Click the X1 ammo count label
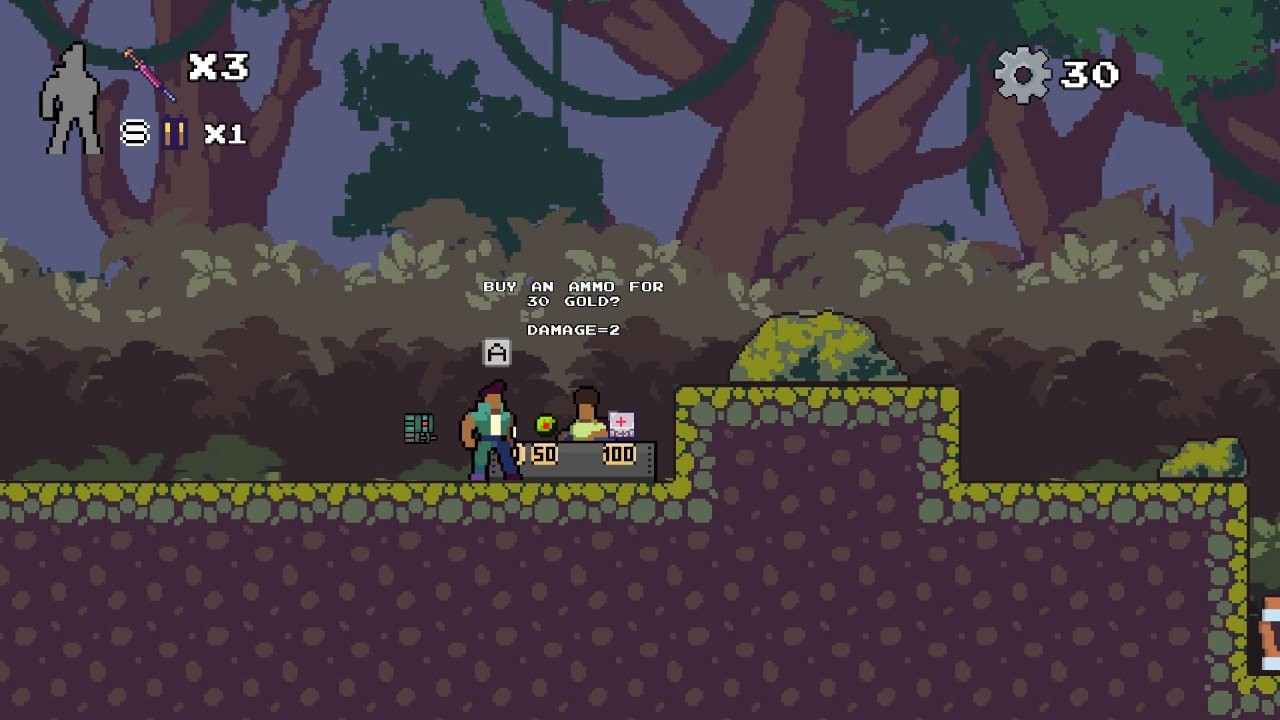This screenshot has height=720, width=1280. pos(226,133)
